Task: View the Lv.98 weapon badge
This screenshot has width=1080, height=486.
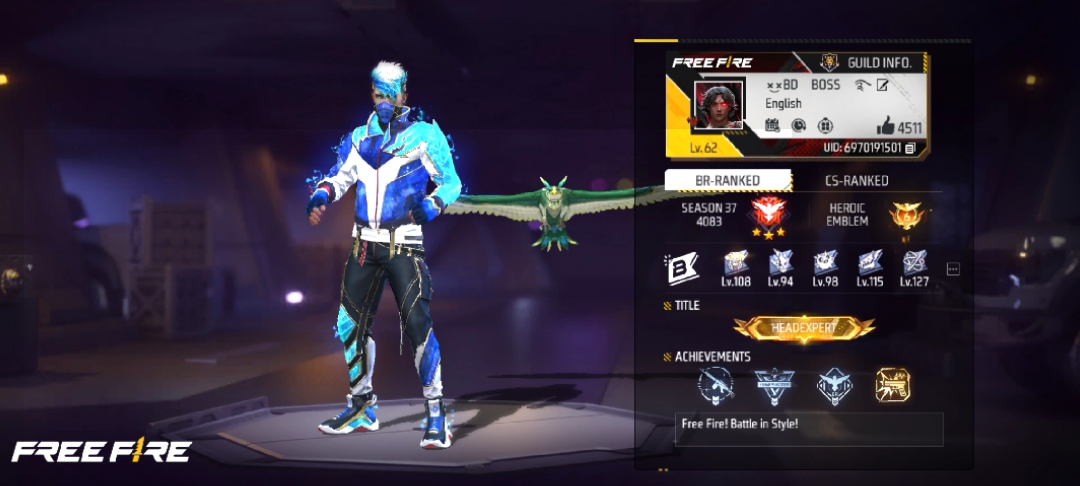Action: point(825,263)
